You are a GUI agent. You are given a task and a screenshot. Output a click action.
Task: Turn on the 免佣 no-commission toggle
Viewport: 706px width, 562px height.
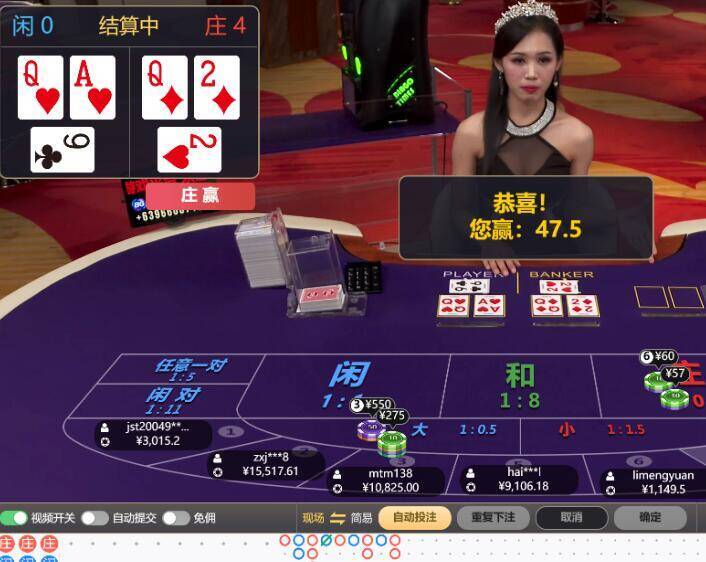click(x=176, y=518)
